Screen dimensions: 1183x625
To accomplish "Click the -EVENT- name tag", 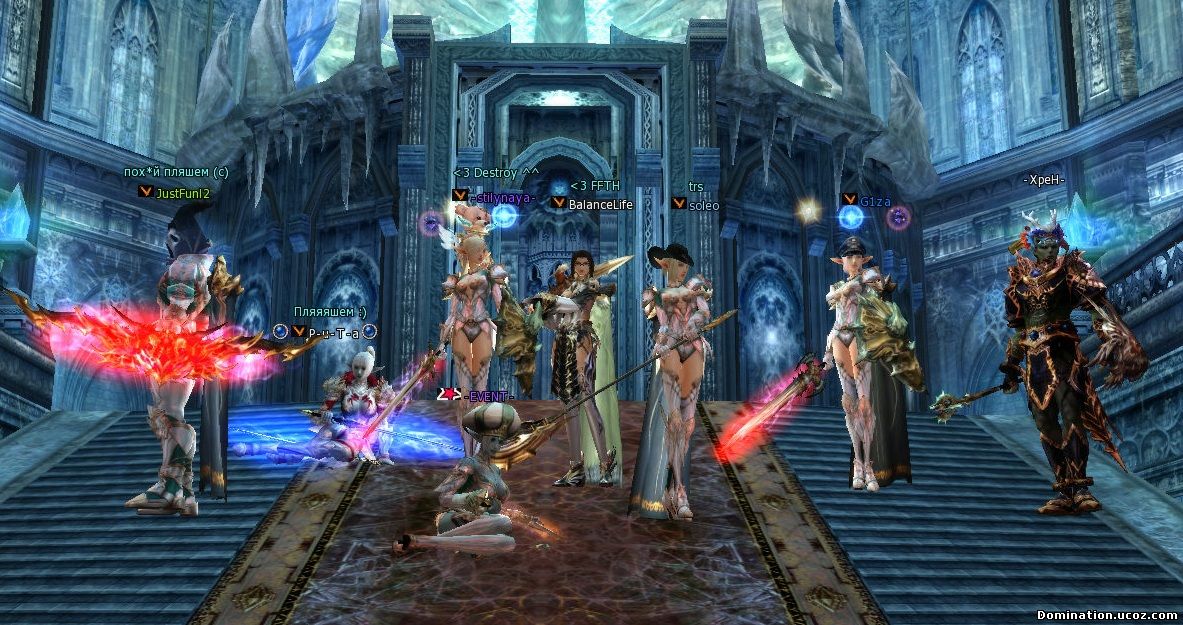I will point(490,396).
